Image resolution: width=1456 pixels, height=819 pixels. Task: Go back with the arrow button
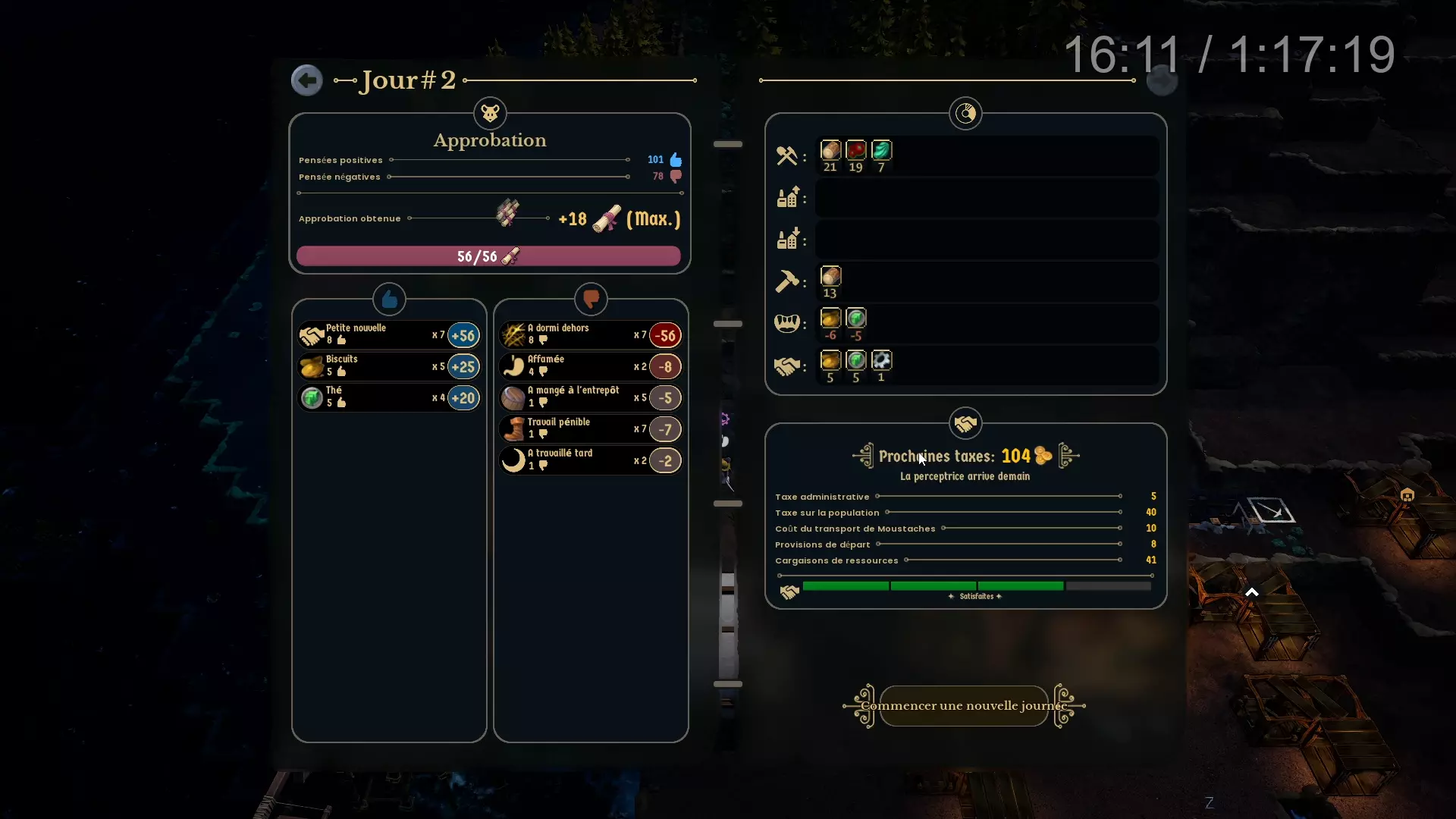pos(306,80)
